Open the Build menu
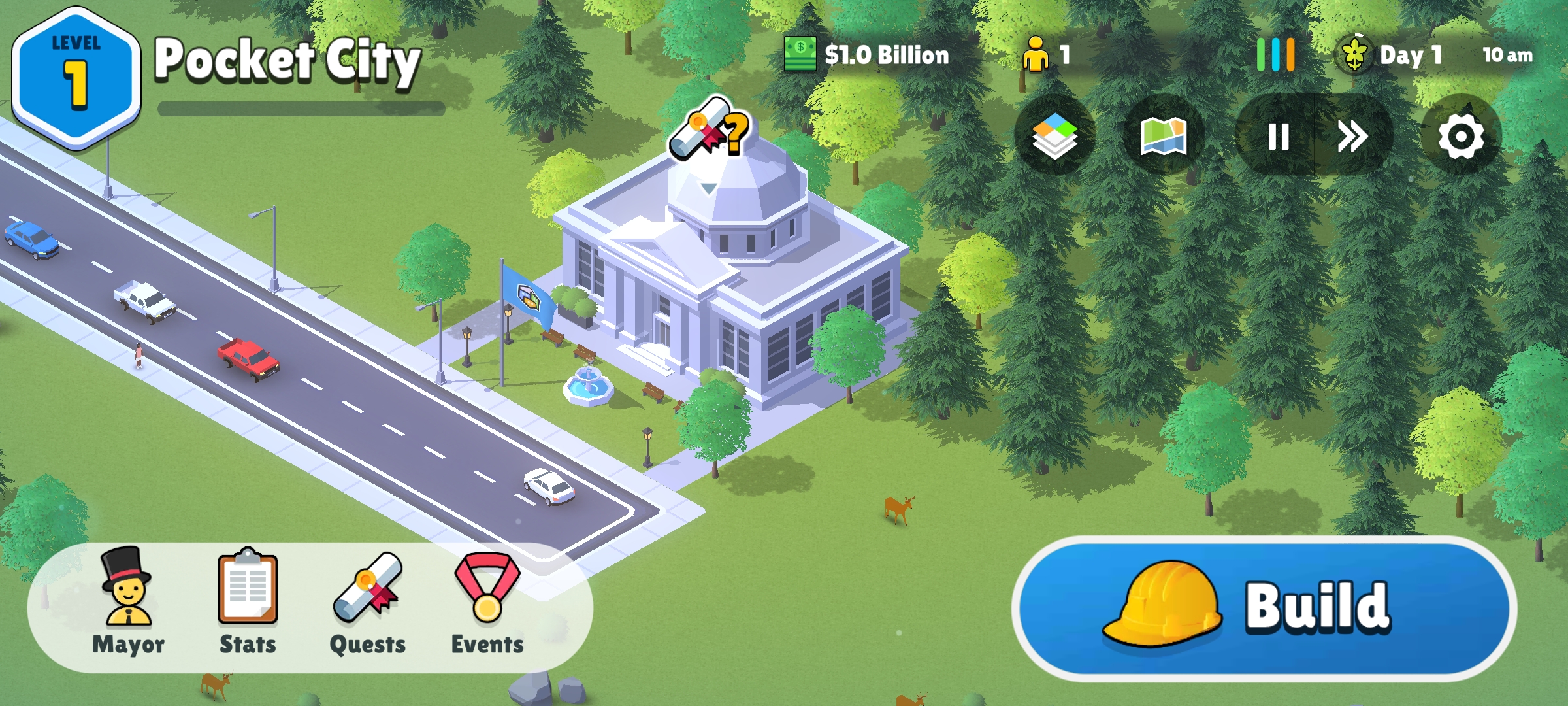The height and width of the screenshot is (706, 1568). pos(1264,608)
